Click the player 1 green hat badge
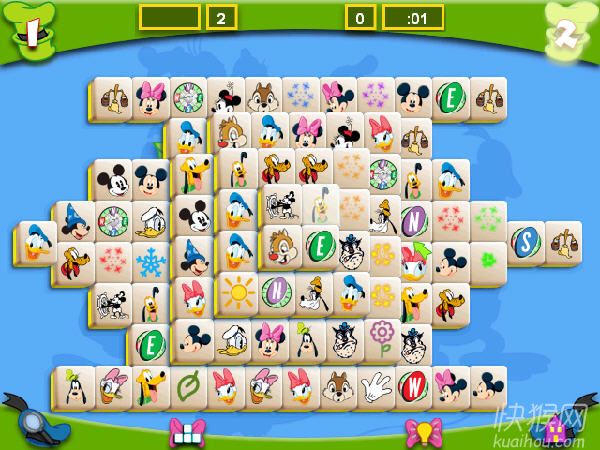The height and width of the screenshot is (450, 600). 32,32
